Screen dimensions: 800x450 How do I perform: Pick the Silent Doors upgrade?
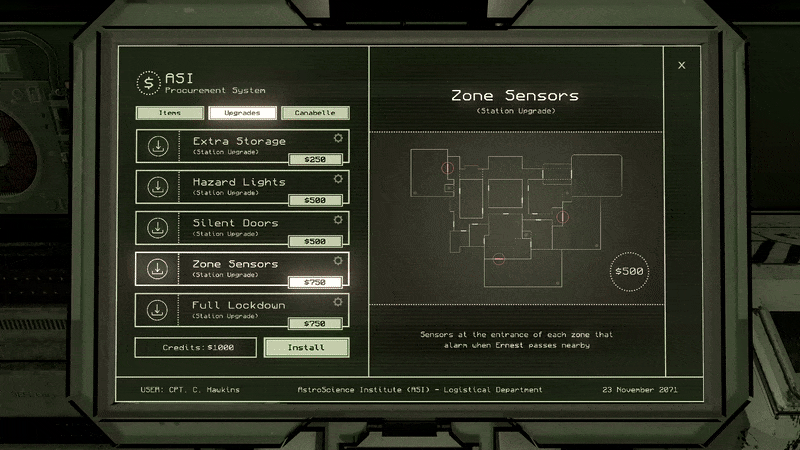pyautogui.click(x=242, y=228)
